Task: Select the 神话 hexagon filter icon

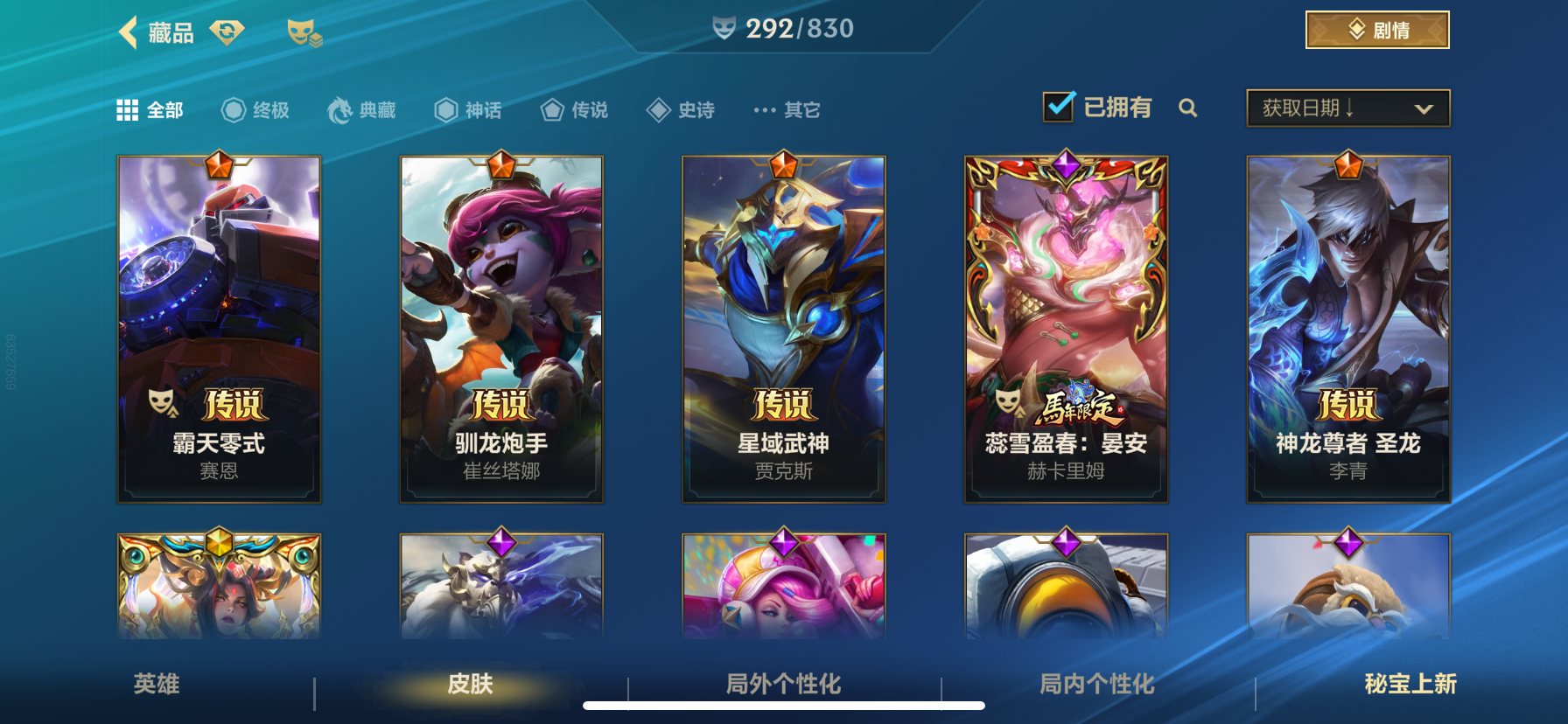Action: (444, 108)
